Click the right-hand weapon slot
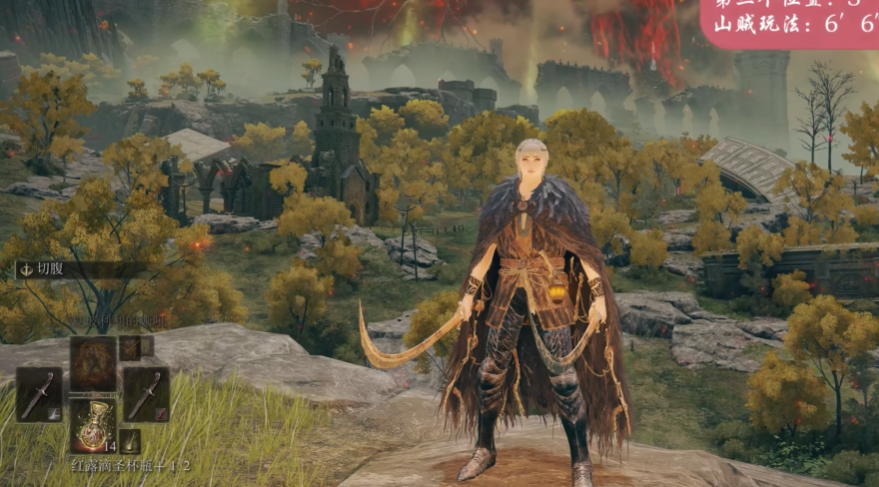879x487 pixels. 146,394
